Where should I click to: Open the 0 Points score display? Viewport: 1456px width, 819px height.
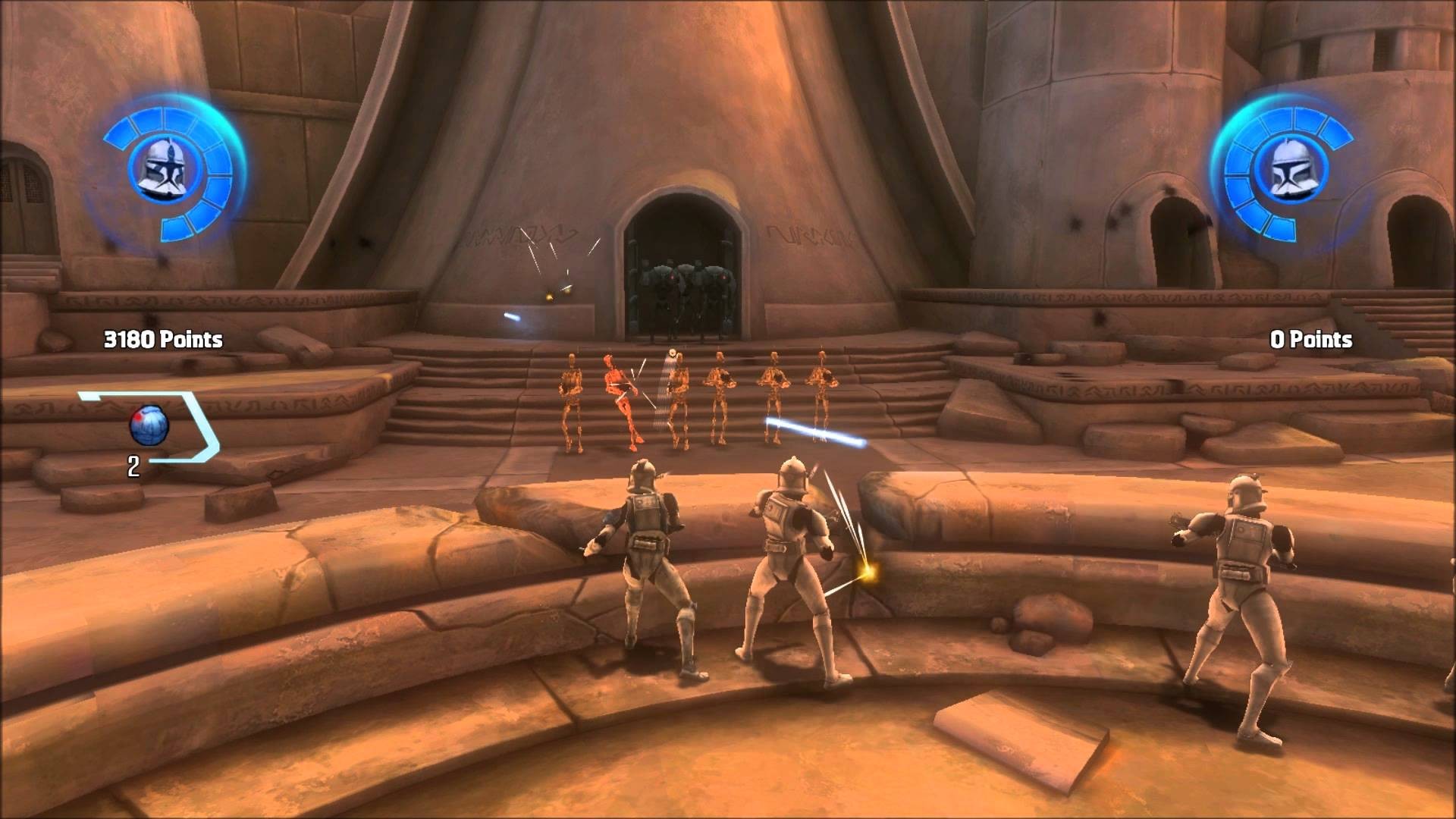click(1313, 340)
